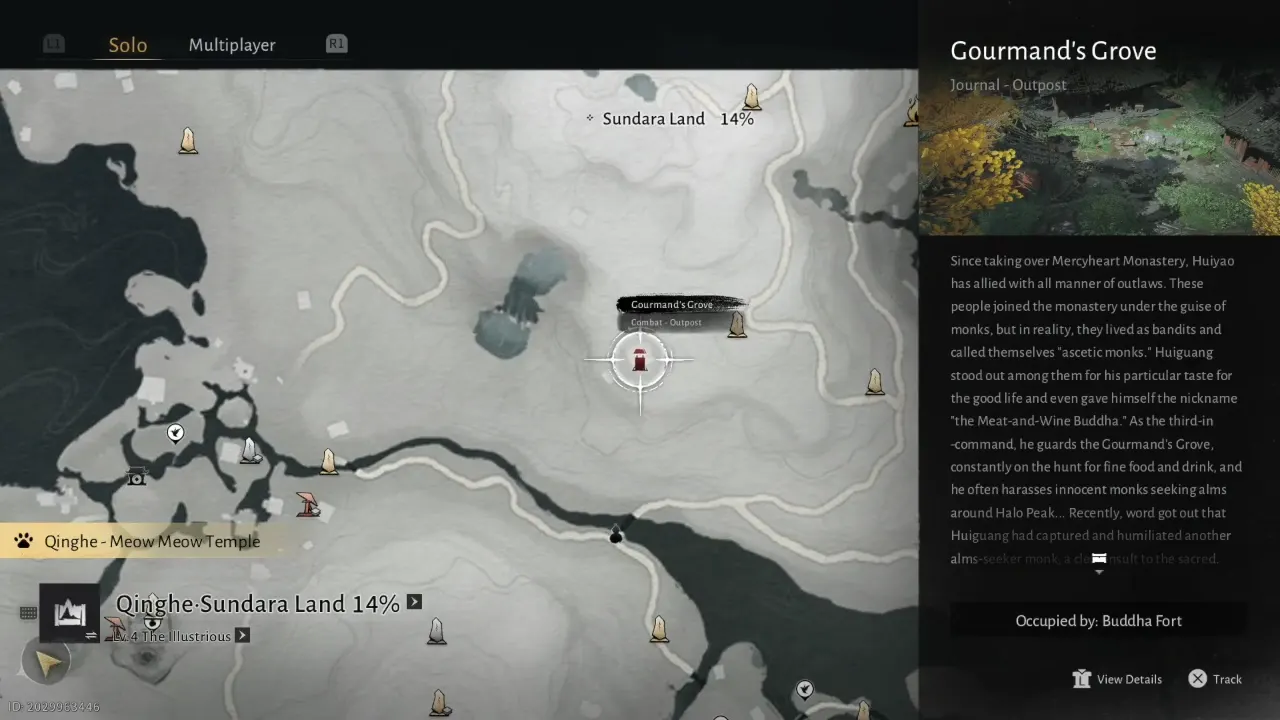Select the Gourmand's Grove outpost marker
The image size is (1280, 720).
pyautogui.click(x=640, y=358)
